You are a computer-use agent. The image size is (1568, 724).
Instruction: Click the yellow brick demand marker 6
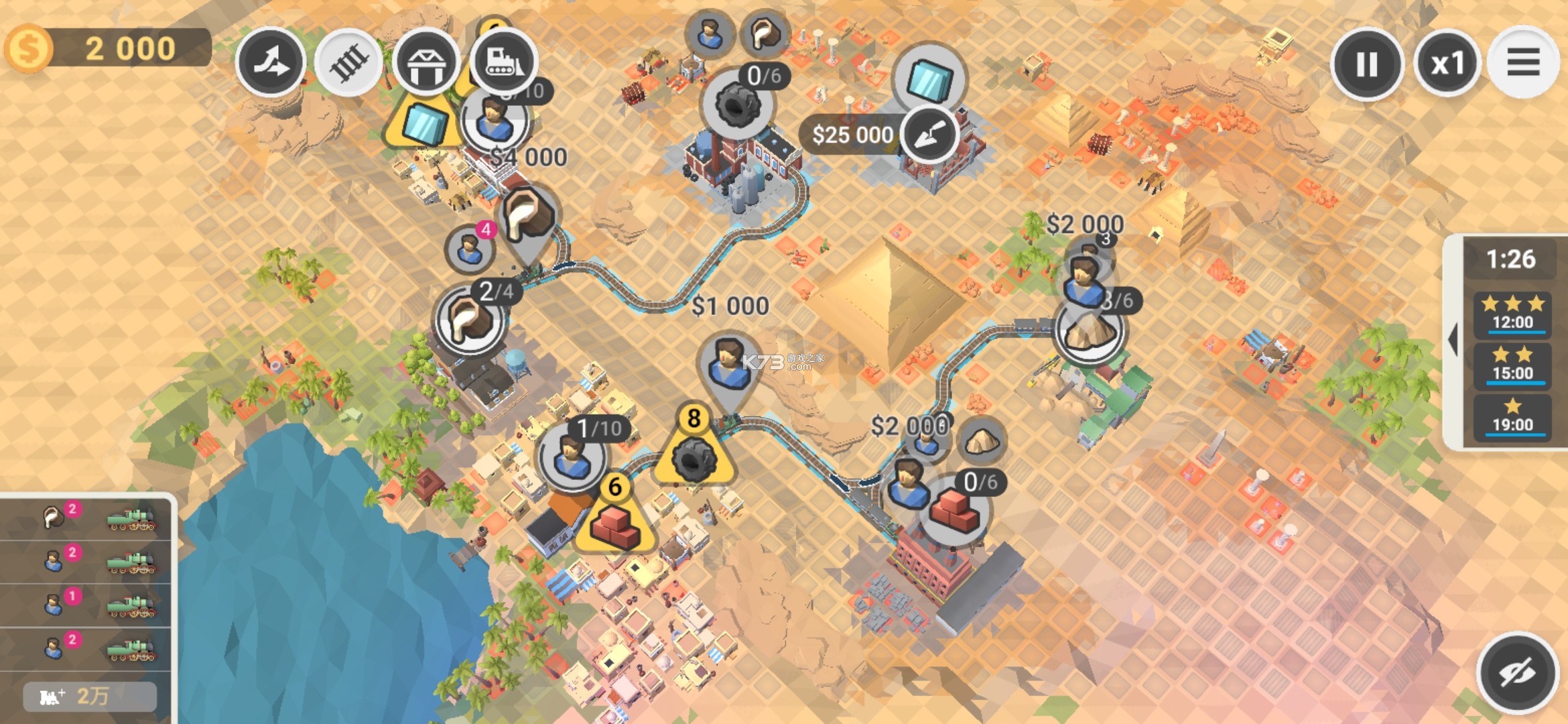(x=615, y=520)
